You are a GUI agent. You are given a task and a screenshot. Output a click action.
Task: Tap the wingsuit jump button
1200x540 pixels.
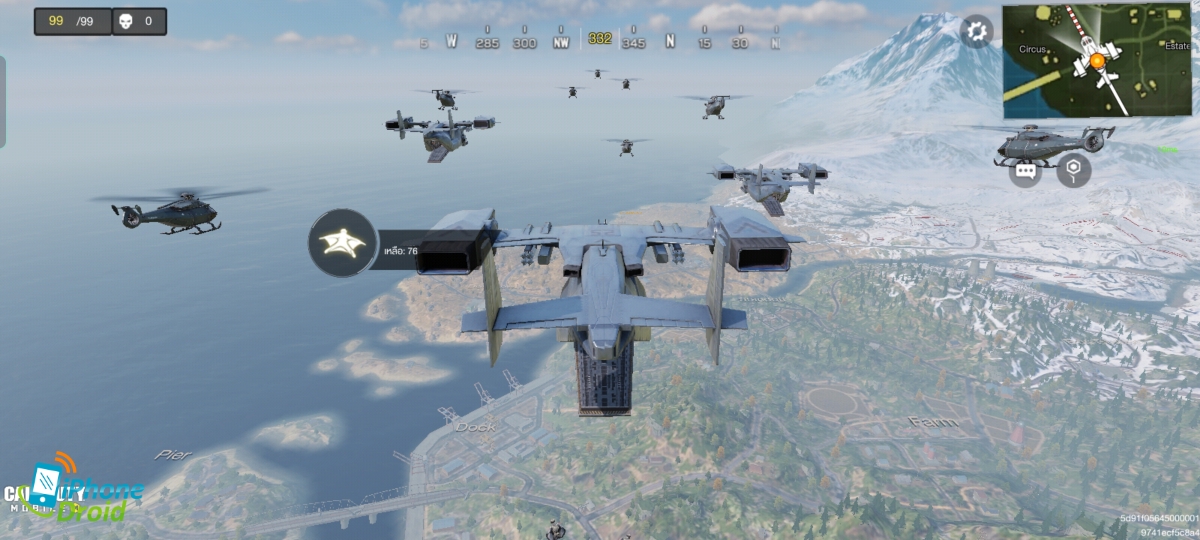(342, 243)
